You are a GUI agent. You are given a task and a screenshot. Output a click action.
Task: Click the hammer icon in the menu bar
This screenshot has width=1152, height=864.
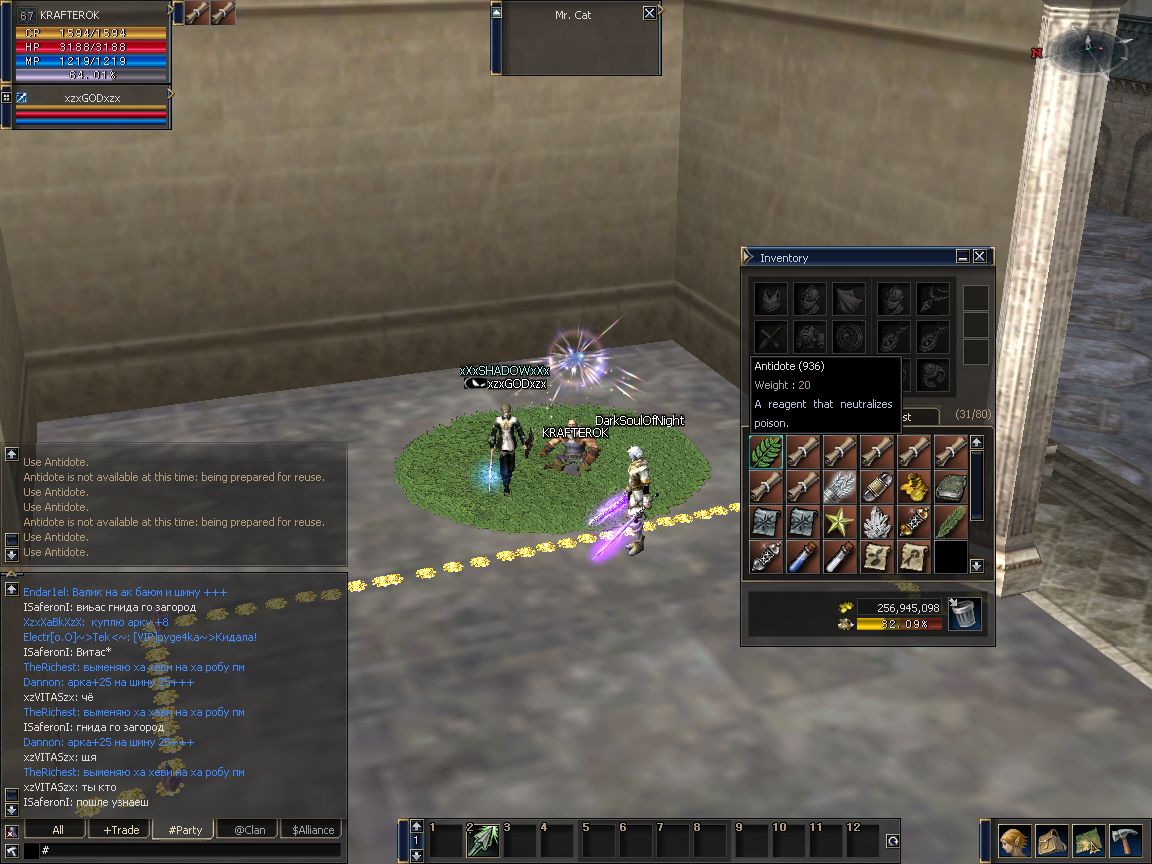[1126, 841]
